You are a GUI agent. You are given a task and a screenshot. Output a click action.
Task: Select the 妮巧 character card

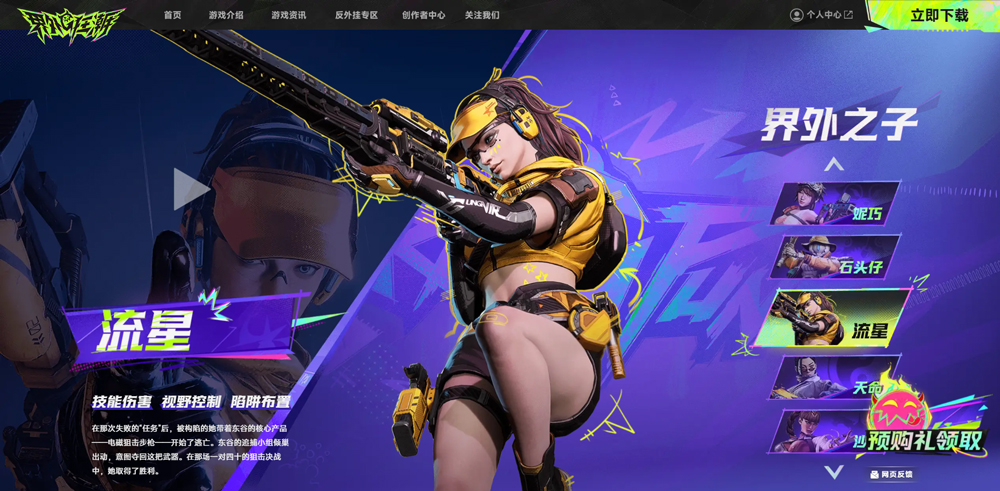pos(835,203)
